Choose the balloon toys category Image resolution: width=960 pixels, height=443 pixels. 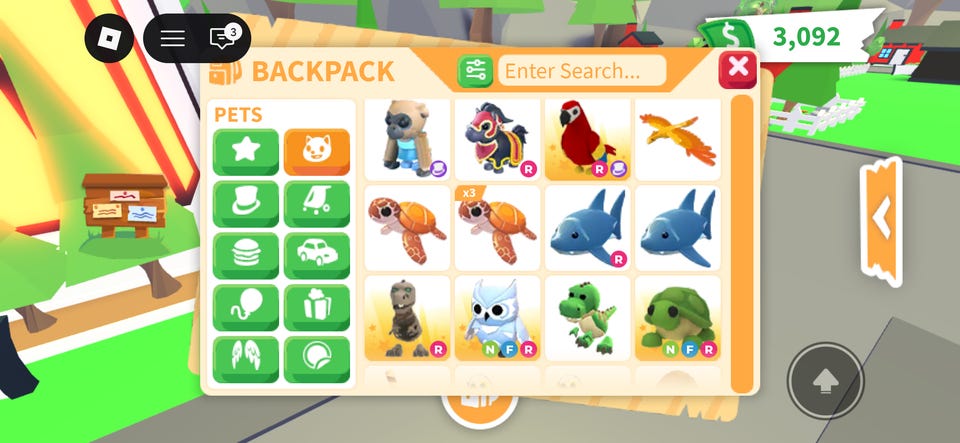click(x=245, y=308)
